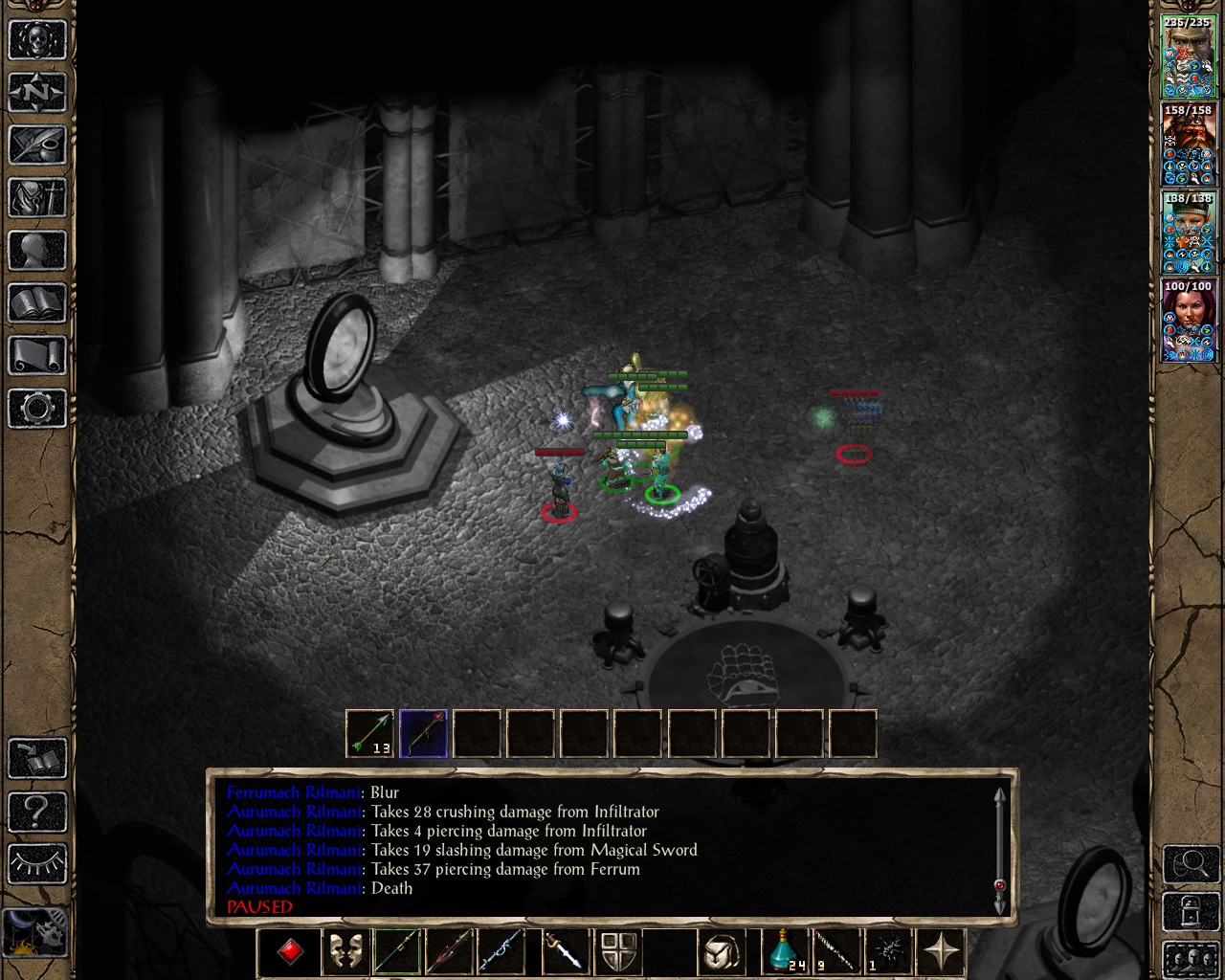This screenshot has height=980, width=1225.
Task: Select the arrow stack of 13 slot
Action: click(369, 734)
